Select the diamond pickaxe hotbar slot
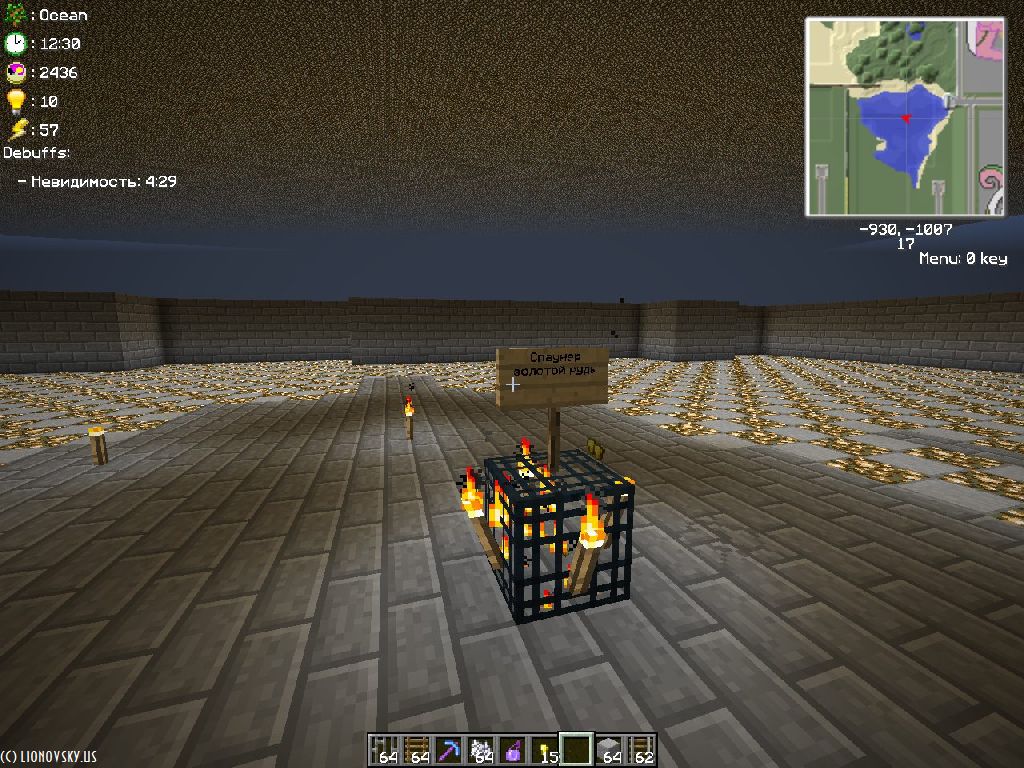The height and width of the screenshot is (768, 1024). [x=448, y=750]
